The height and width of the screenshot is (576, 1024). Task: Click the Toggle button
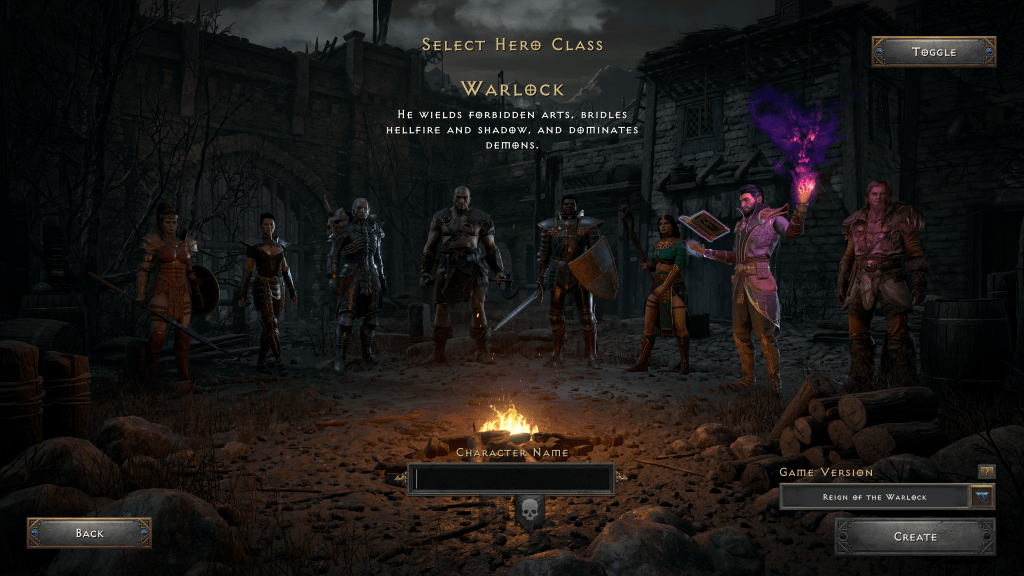point(933,51)
